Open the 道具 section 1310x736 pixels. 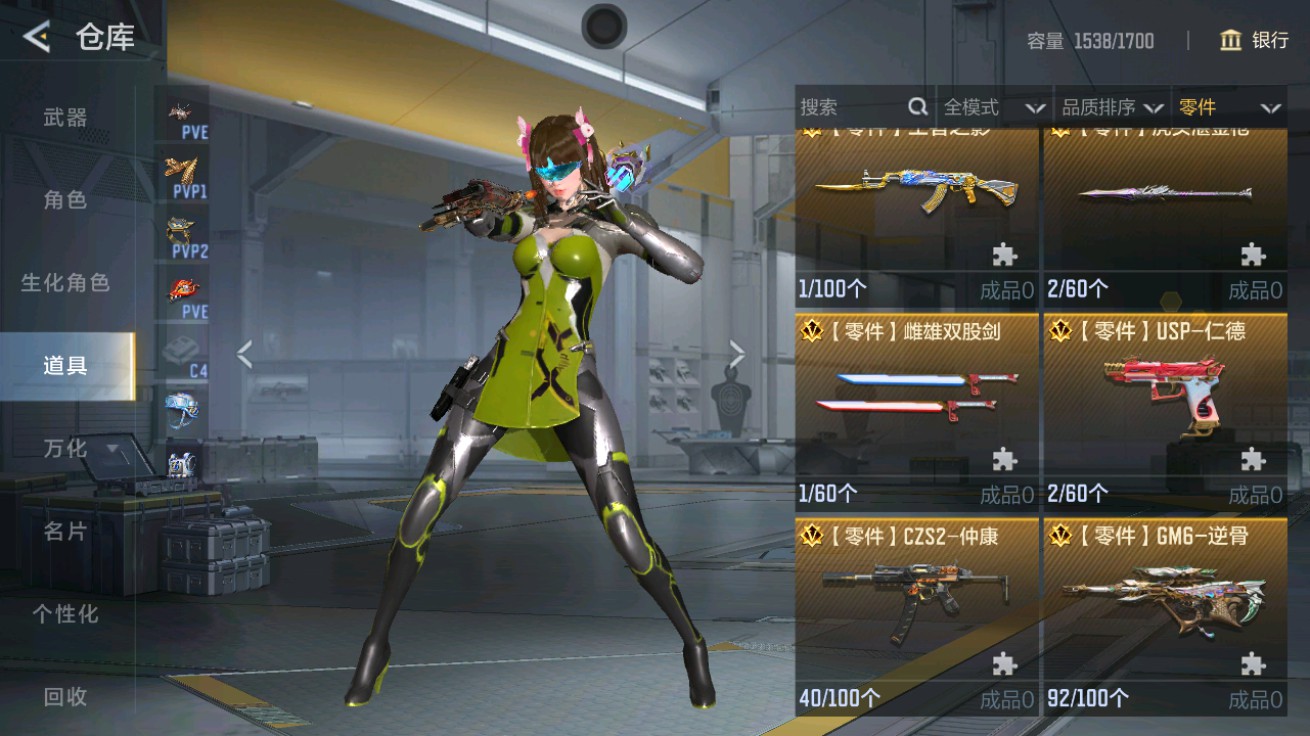65,365
